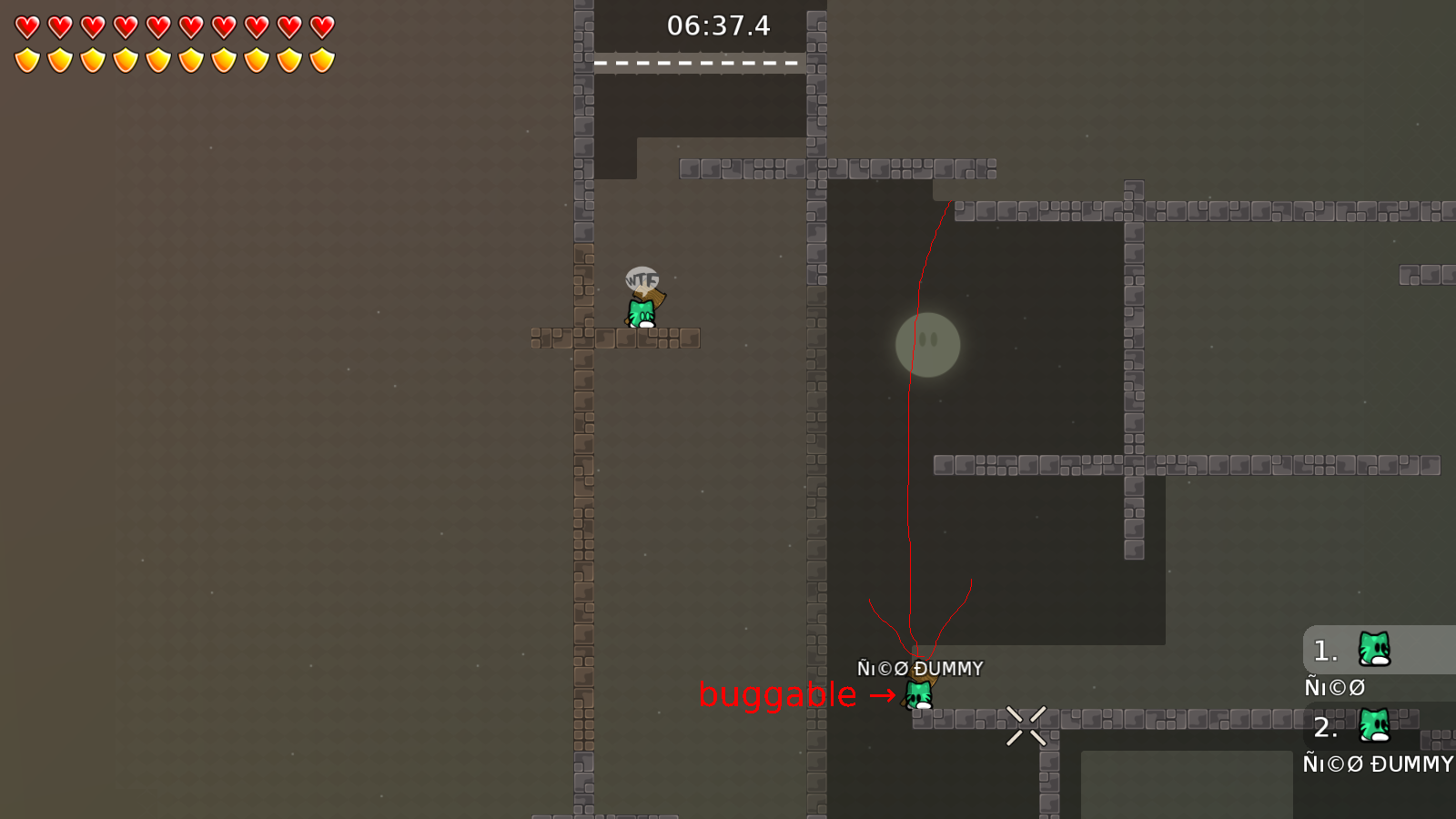Click the first red heart in health bar
The image size is (1456, 819).
[x=26, y=26]
